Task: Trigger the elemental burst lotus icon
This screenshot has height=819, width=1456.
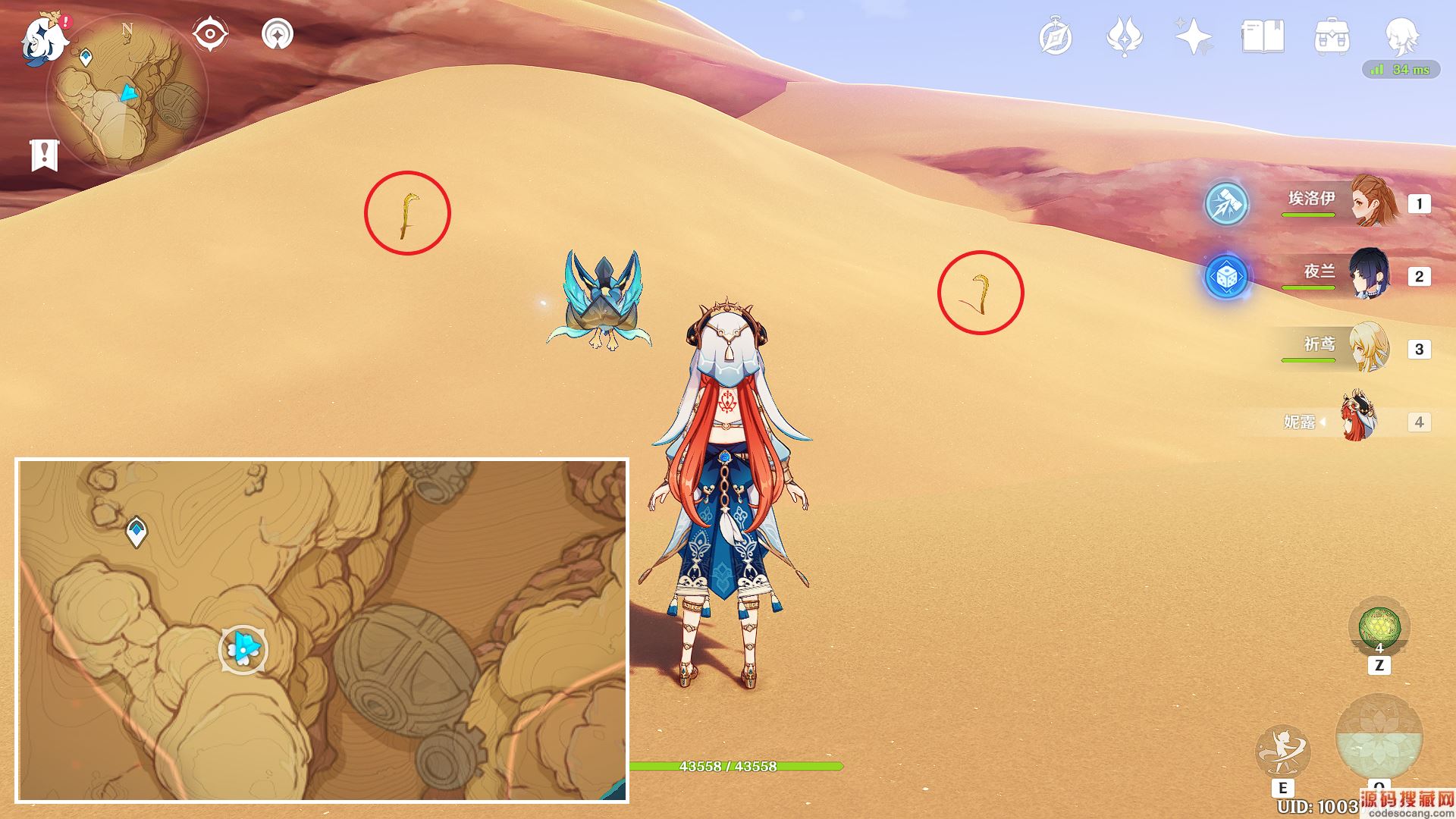Action: point(1379,739)
